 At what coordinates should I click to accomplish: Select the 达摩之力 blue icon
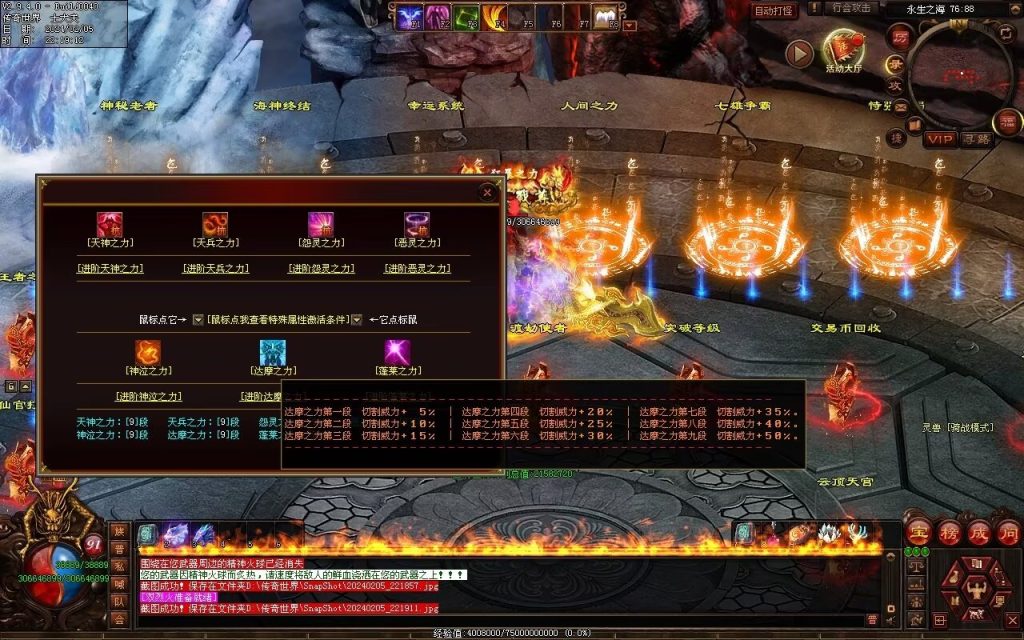click(x=272, y=353)
